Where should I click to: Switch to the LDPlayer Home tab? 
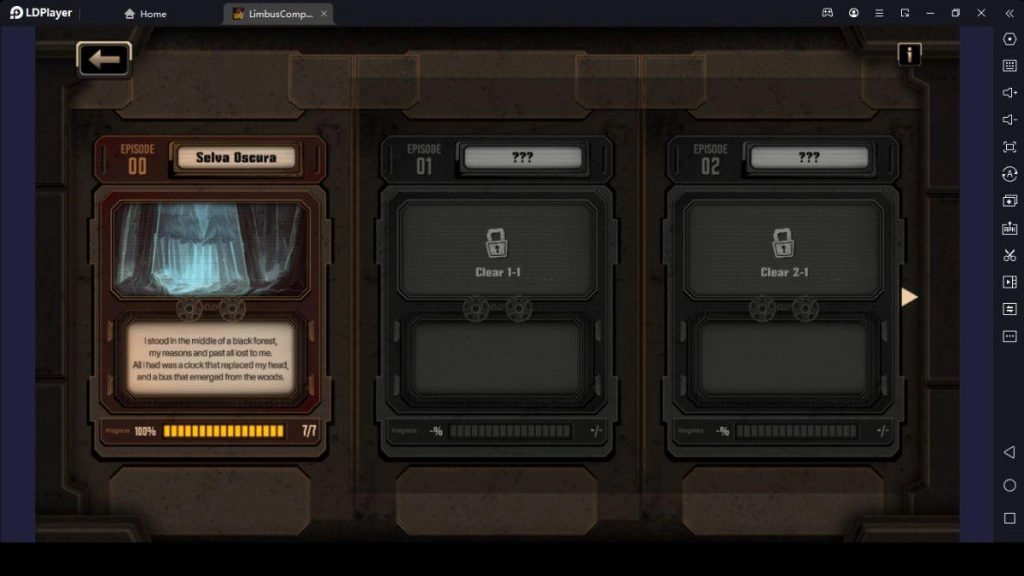(145, 14)
